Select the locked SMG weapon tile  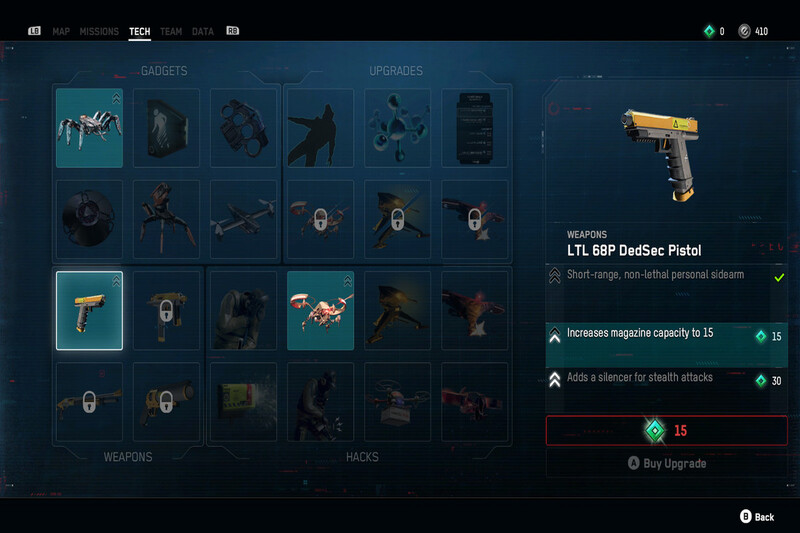(166, 310)
